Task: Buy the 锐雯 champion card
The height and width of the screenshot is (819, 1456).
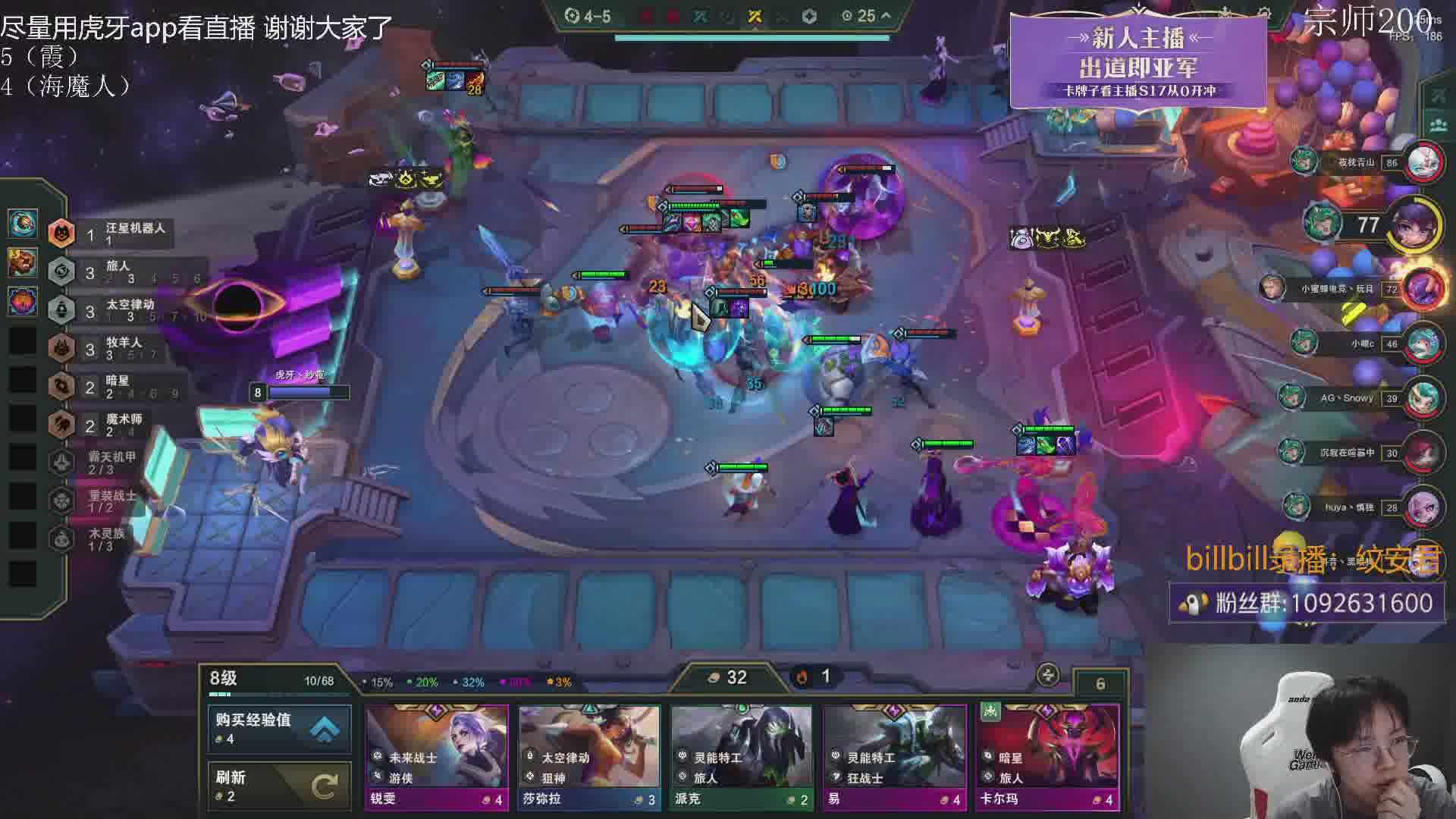Action: tap(436, 757)
